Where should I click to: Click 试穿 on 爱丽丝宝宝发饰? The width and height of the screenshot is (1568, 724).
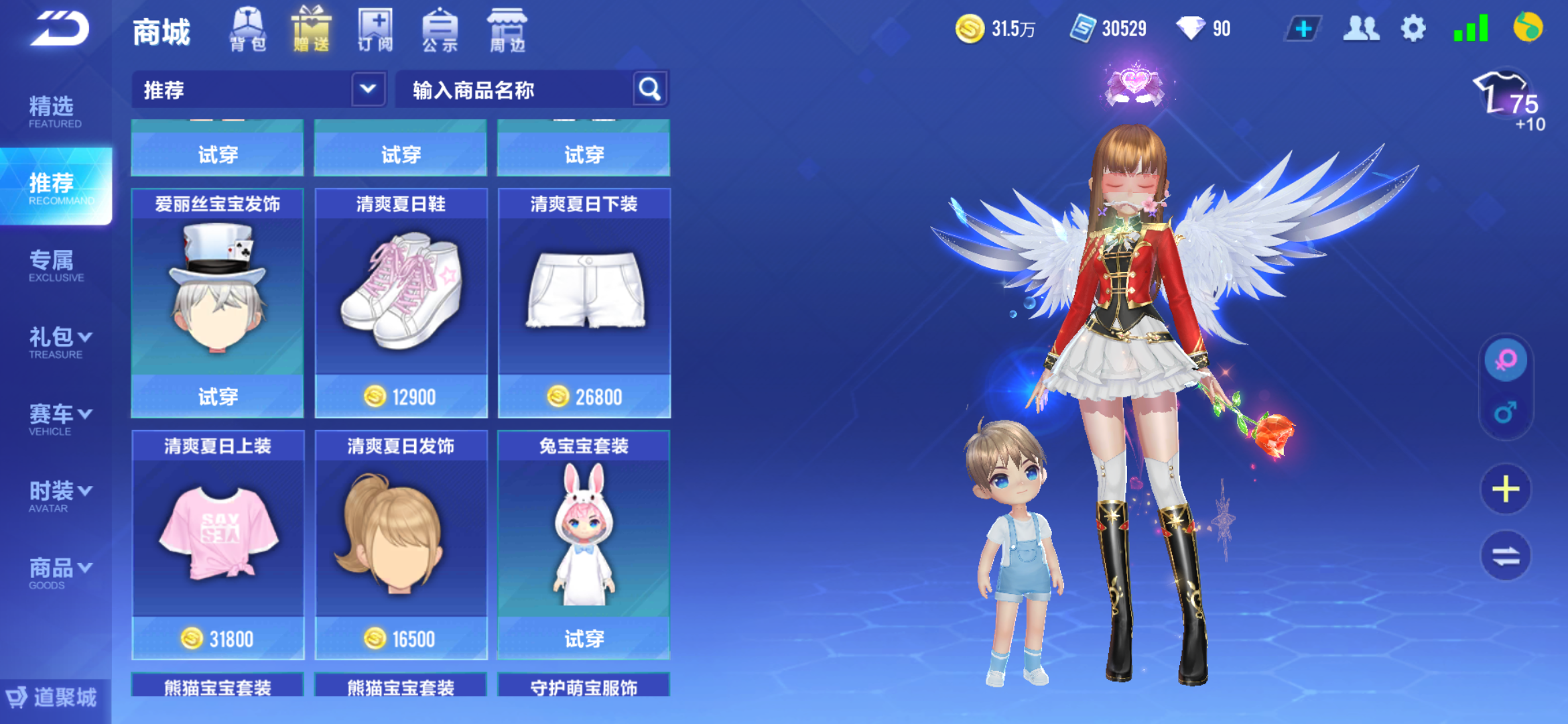tap(216, 396)
